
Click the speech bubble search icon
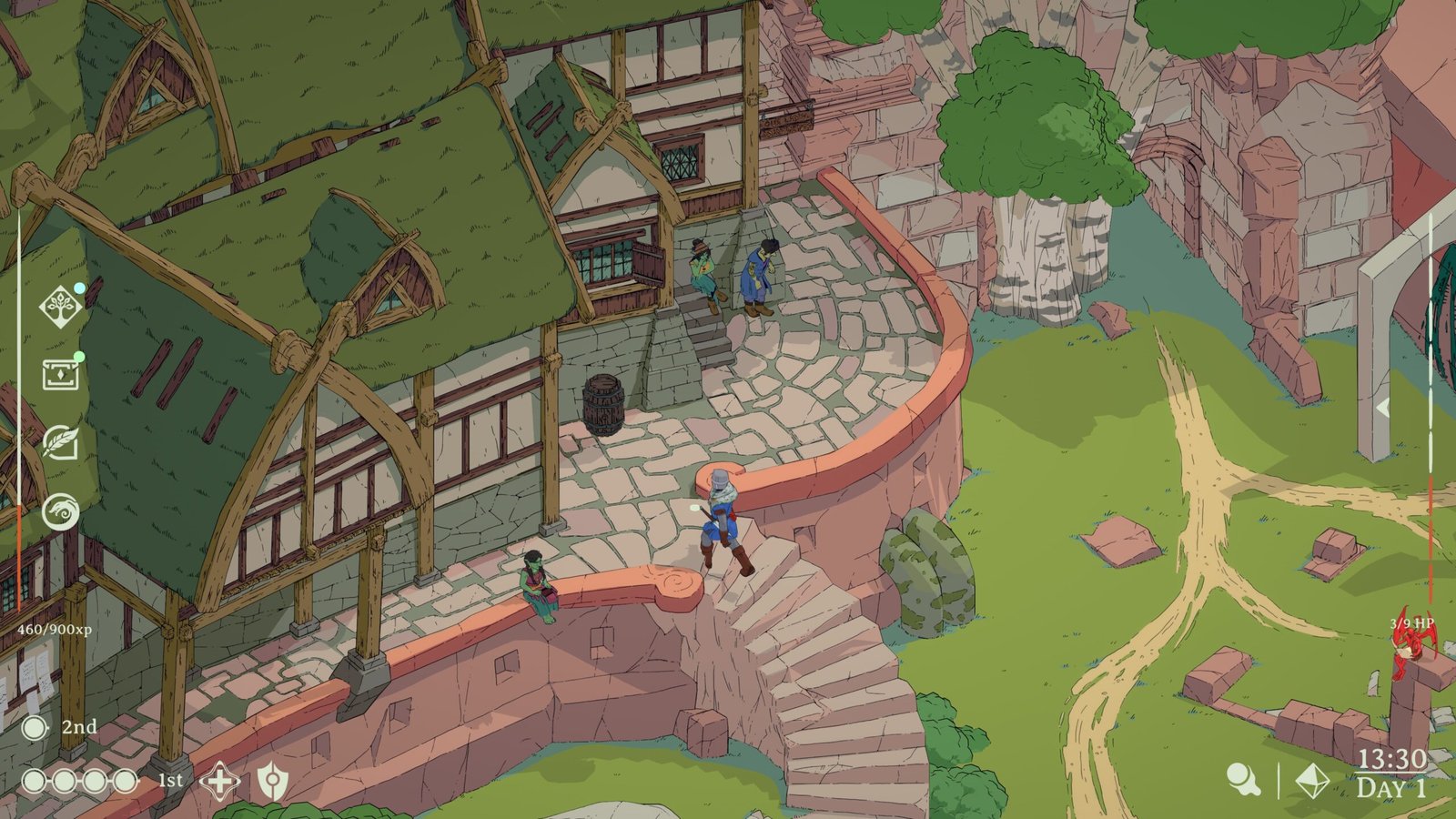[1242, 780]
